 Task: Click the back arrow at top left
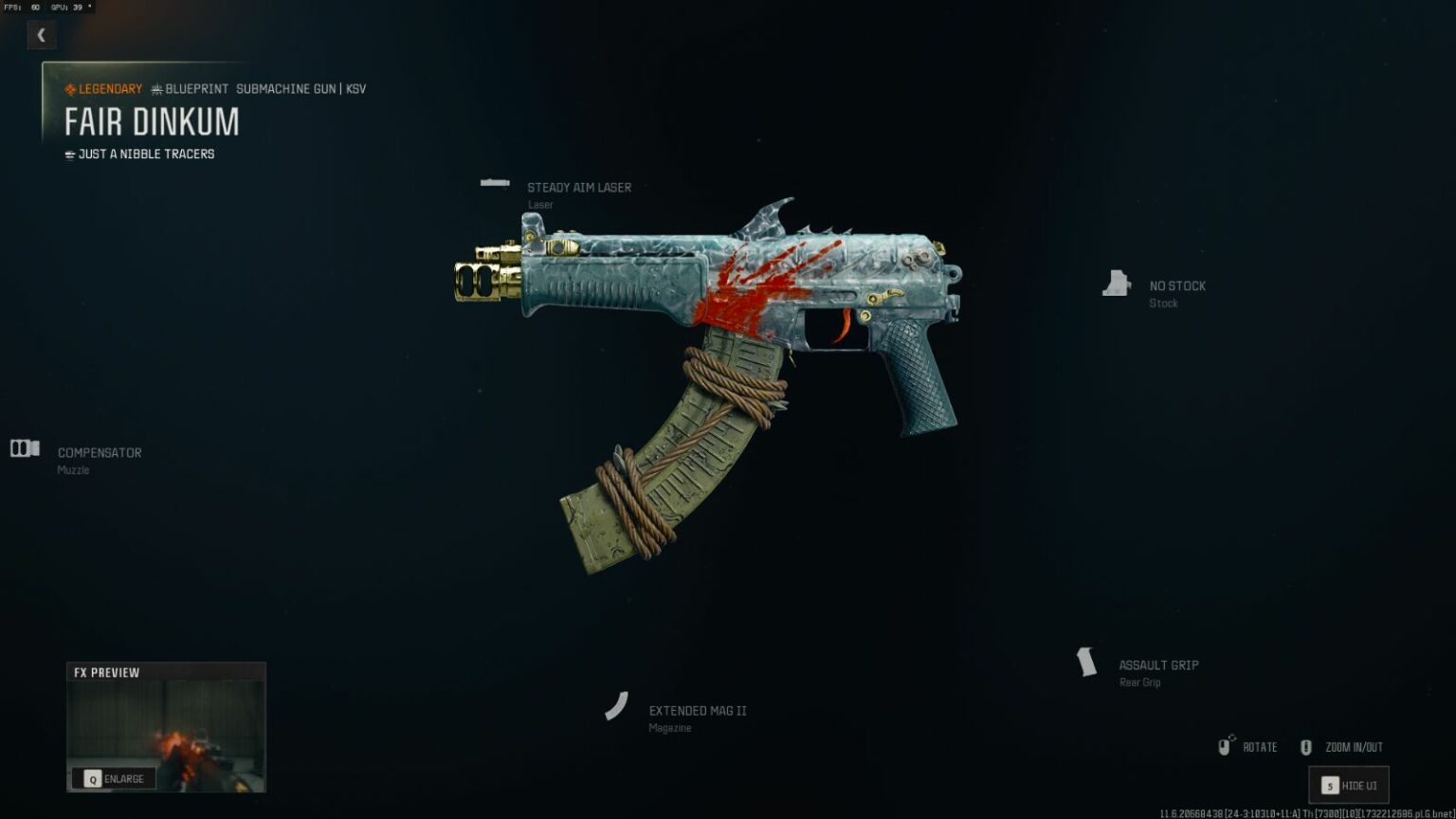point(42,34)
